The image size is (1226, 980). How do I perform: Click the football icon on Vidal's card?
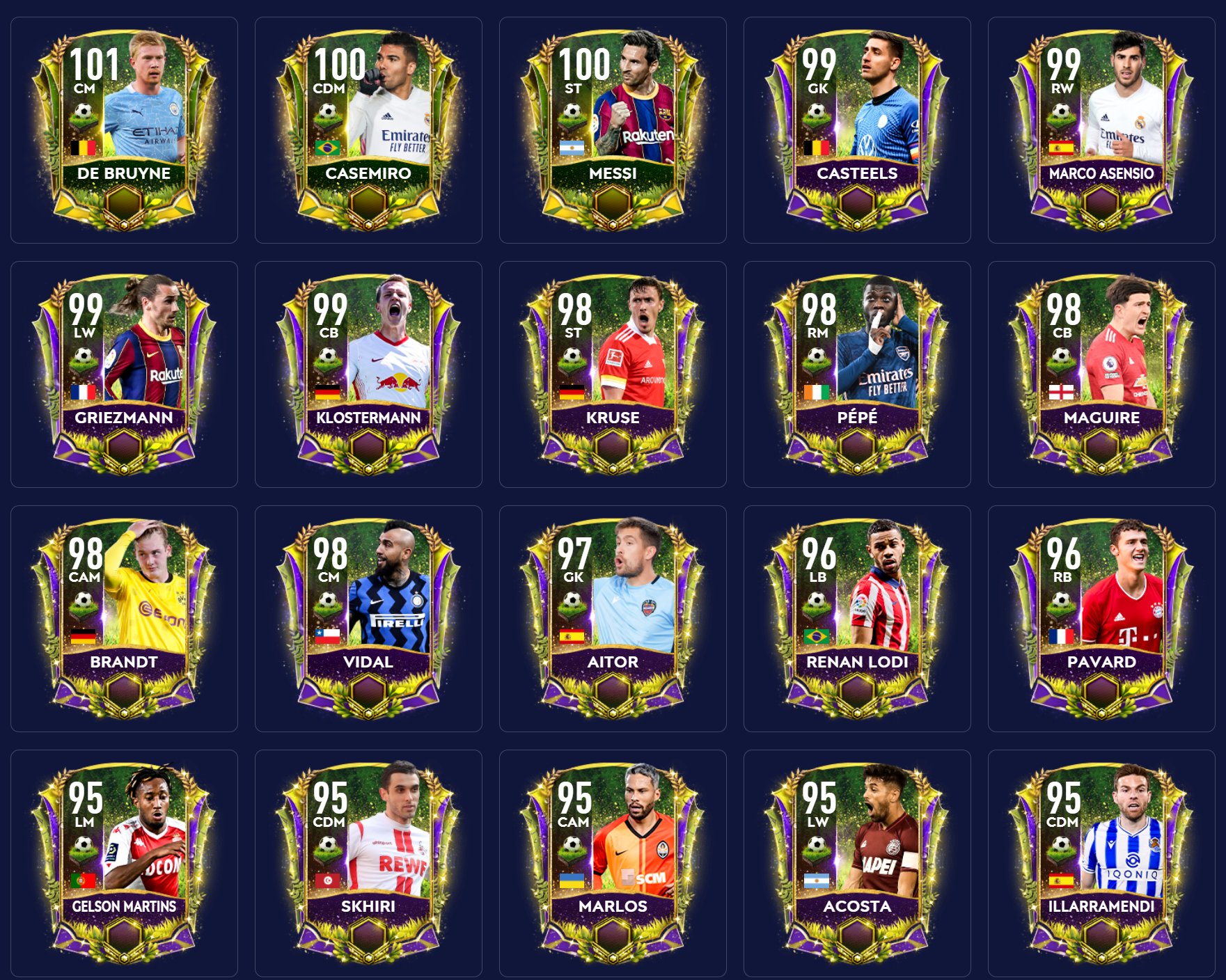pos(329,599)
